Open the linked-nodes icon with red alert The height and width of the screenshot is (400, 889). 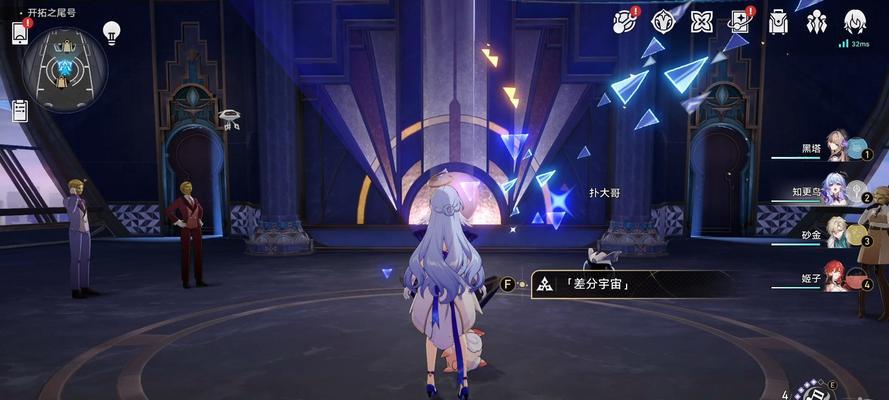pos(624,21)
